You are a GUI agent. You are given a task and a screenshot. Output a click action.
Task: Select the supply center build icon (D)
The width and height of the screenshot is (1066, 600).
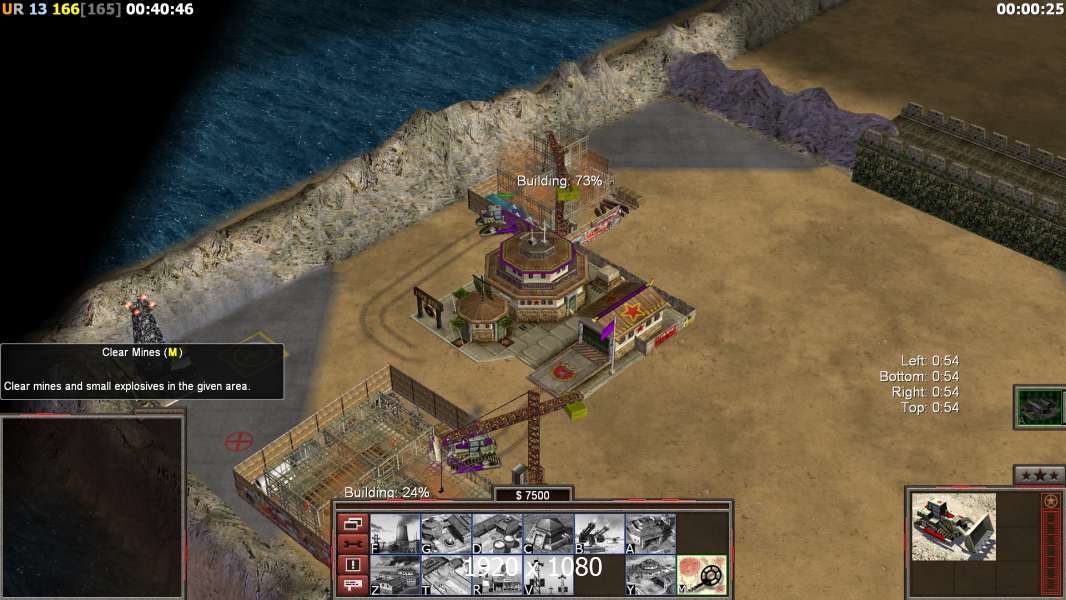pyautogui.click(x=497, y=534)
